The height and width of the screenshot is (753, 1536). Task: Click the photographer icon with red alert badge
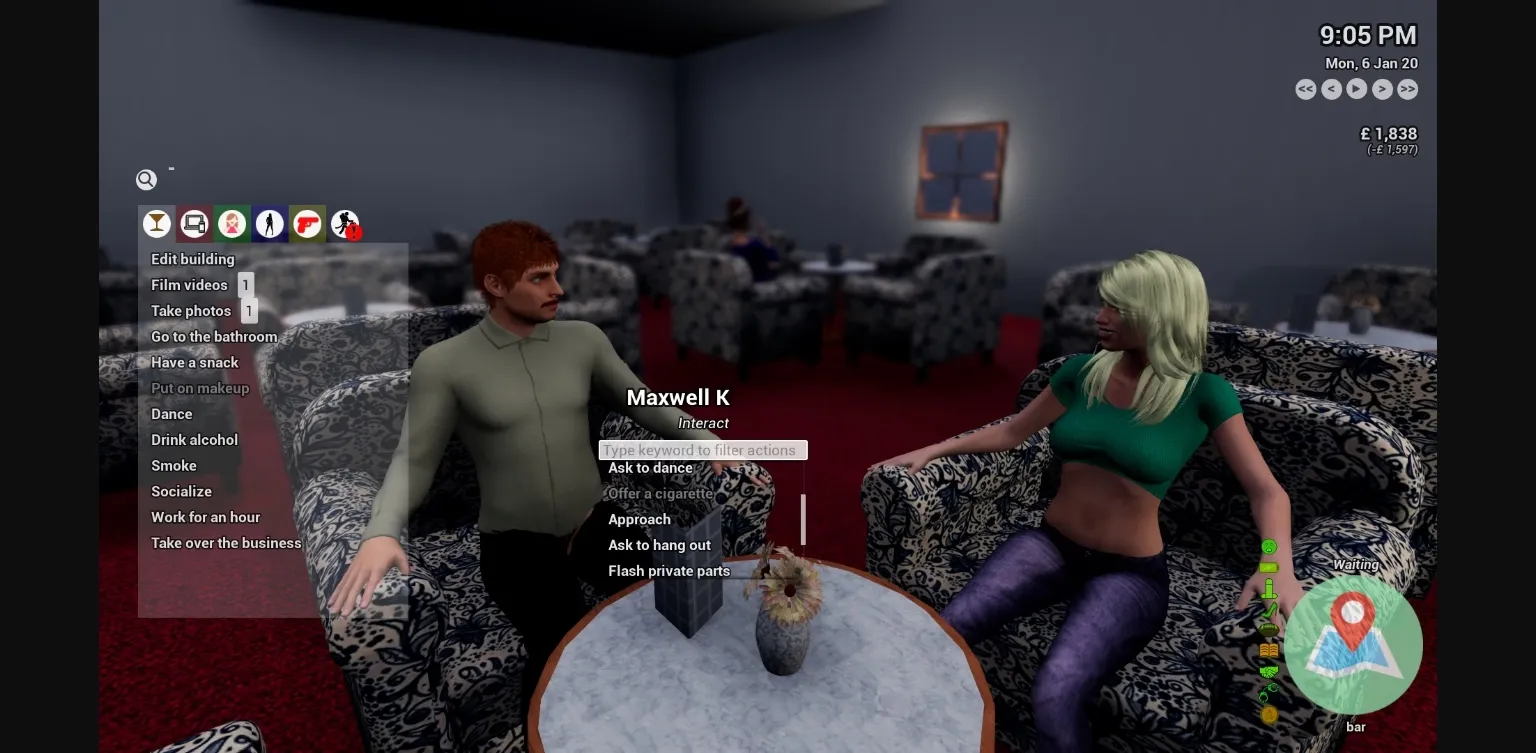(x=345, y=224)
